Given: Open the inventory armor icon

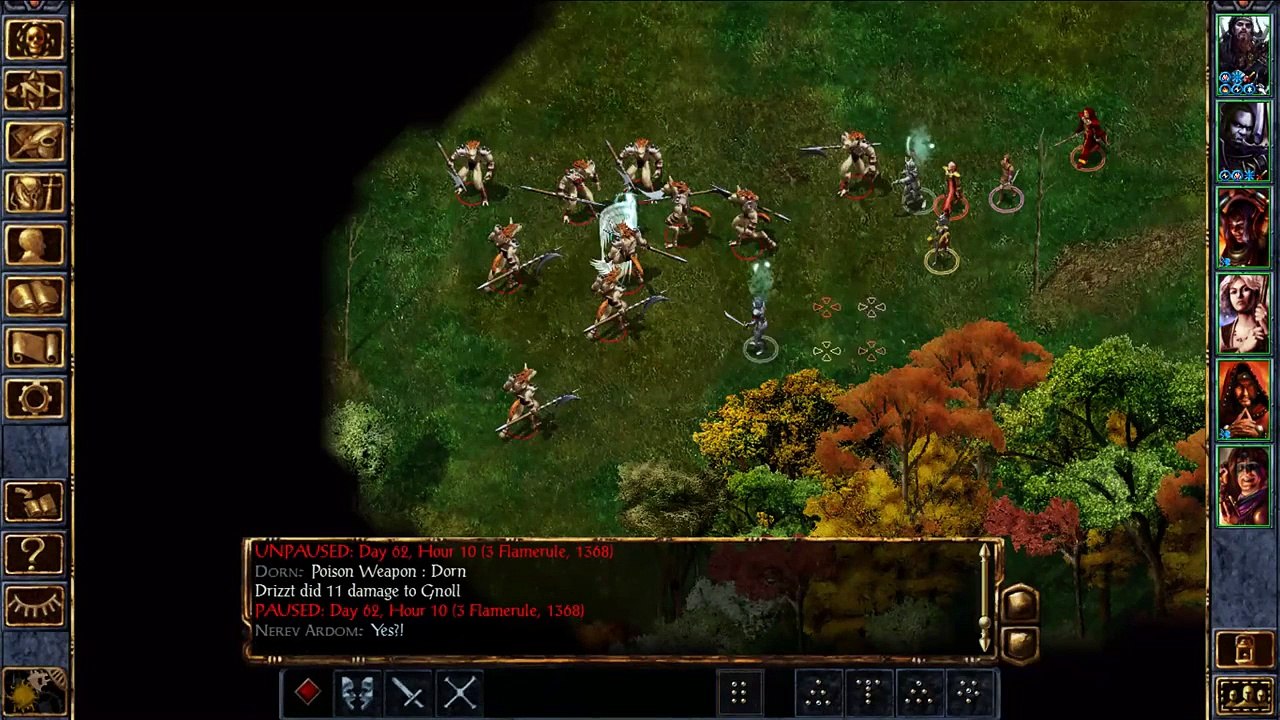Looking at the screenshot, I should [x=35, y=193].
